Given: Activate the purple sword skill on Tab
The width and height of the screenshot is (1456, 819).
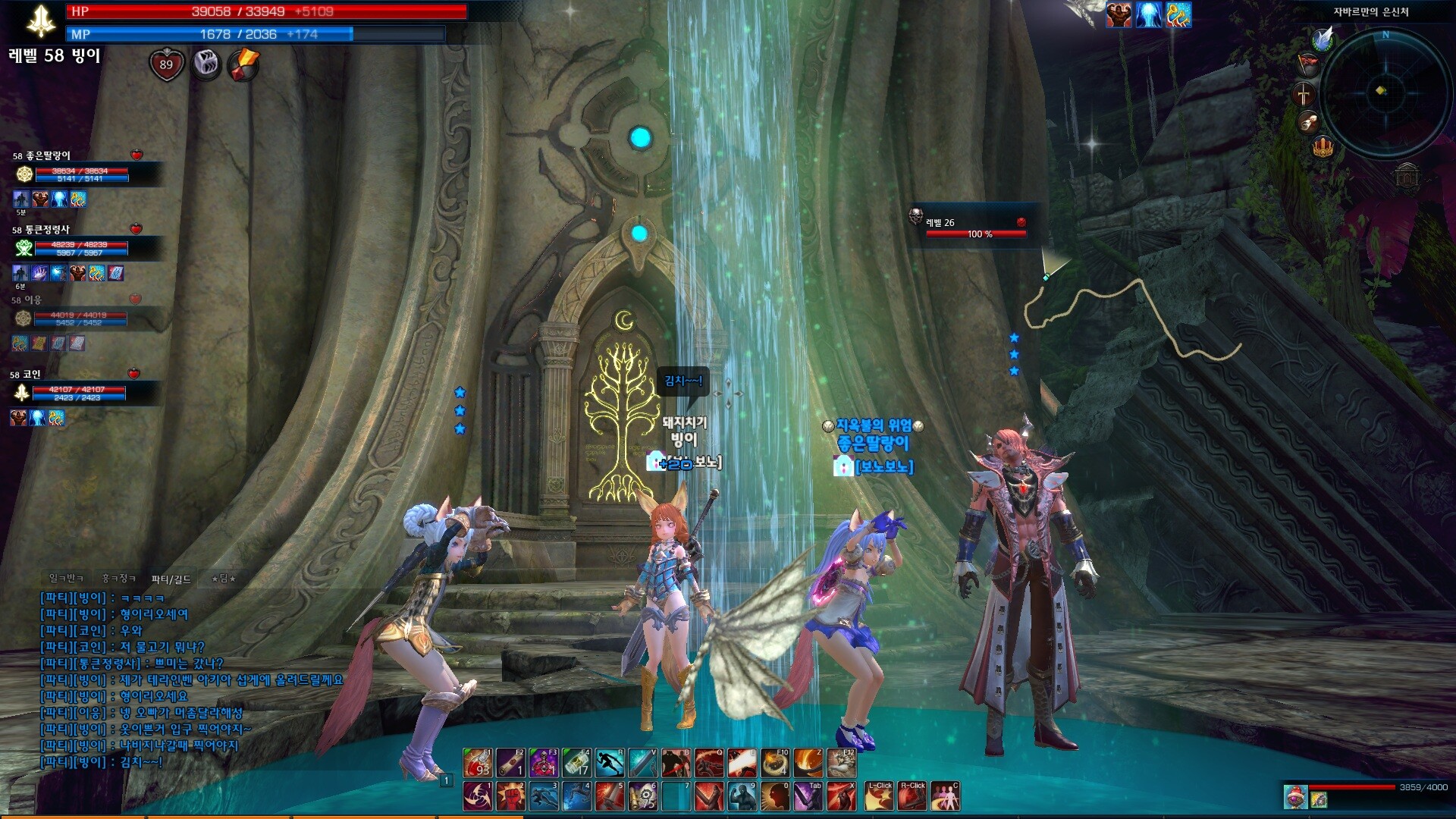Looking at the screenshot, I should pos(808,796).
